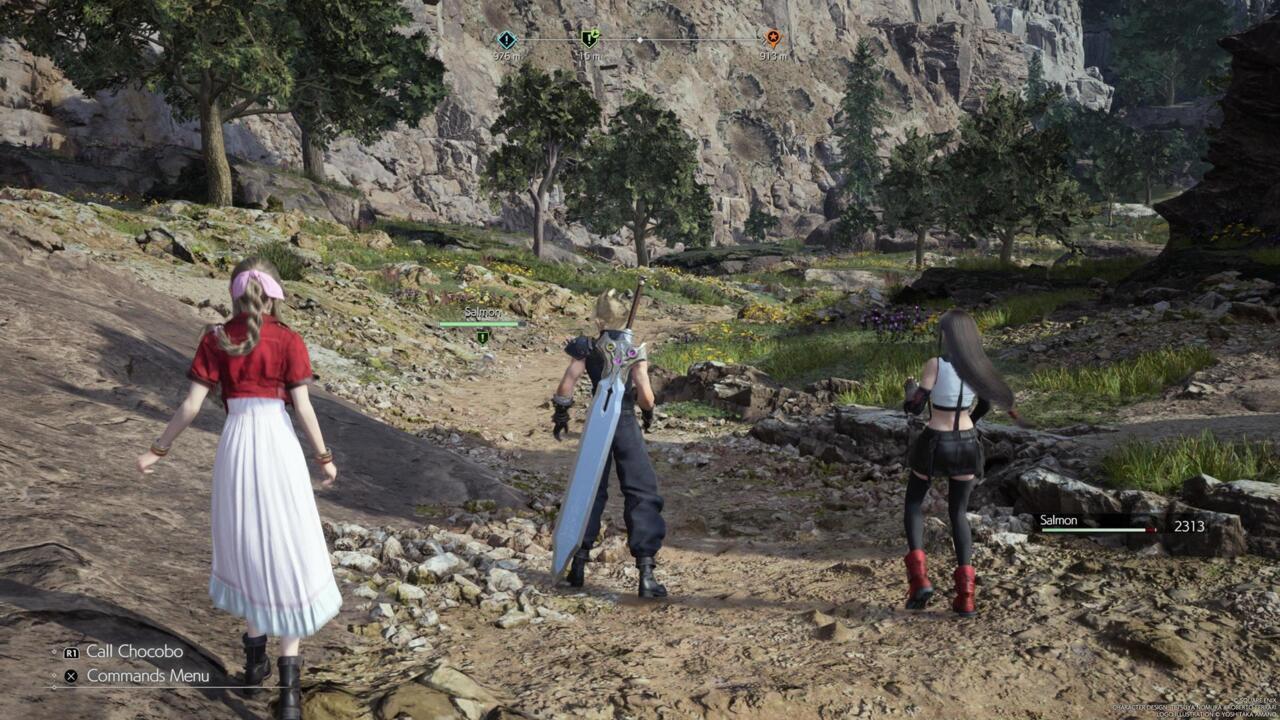This screenshot has width=1280, height=720.
Task: Click the 913m distance label under the orange marker
Action: click(x=774, y=57)
